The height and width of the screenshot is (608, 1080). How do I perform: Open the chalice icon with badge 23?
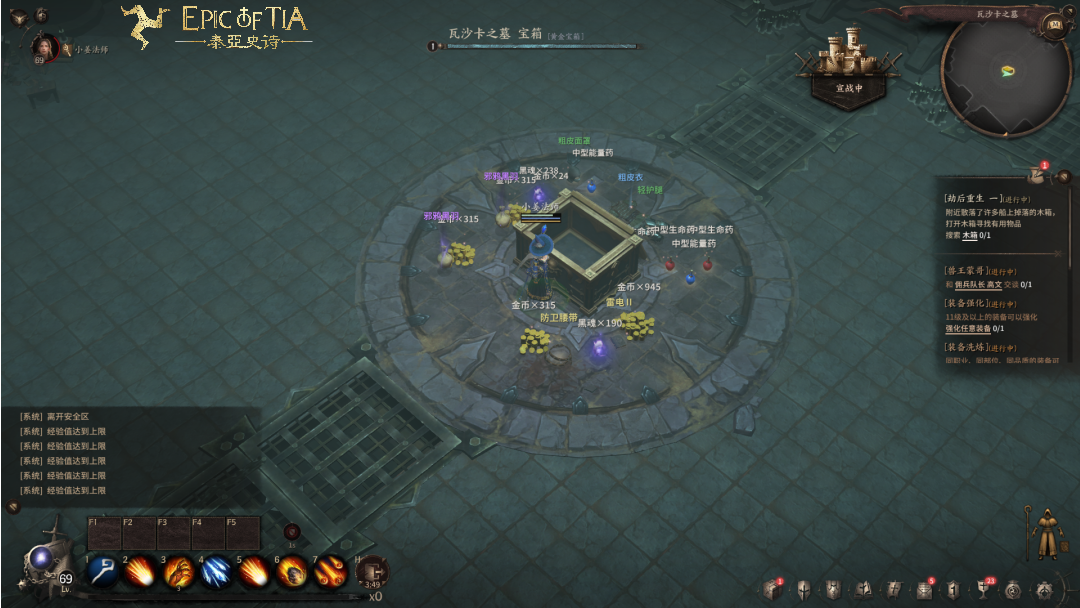click(x=983, y=590)
